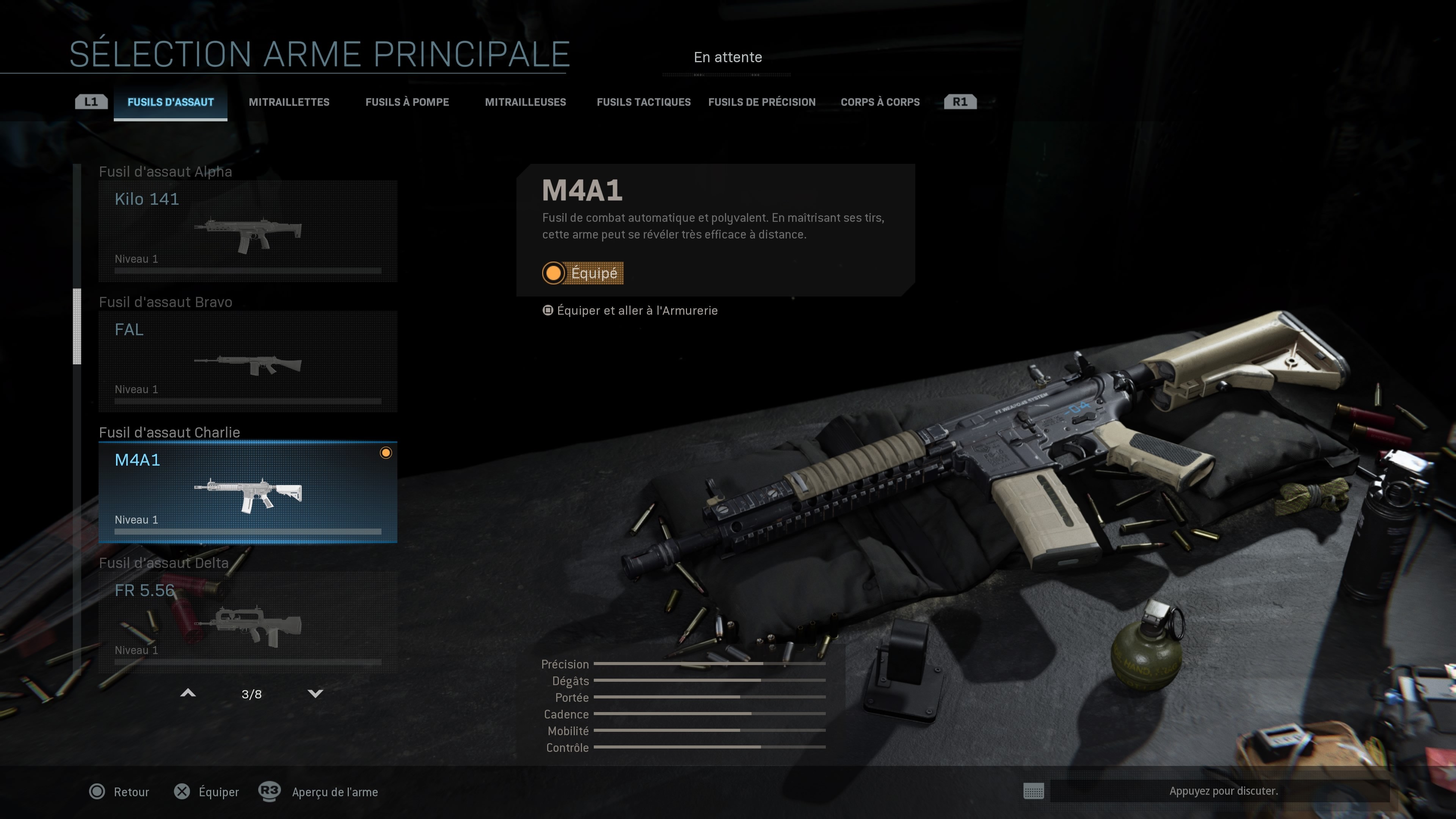
Task: Click Équiper et aller à l'Armurerie
Action: (x=637, y=310)
